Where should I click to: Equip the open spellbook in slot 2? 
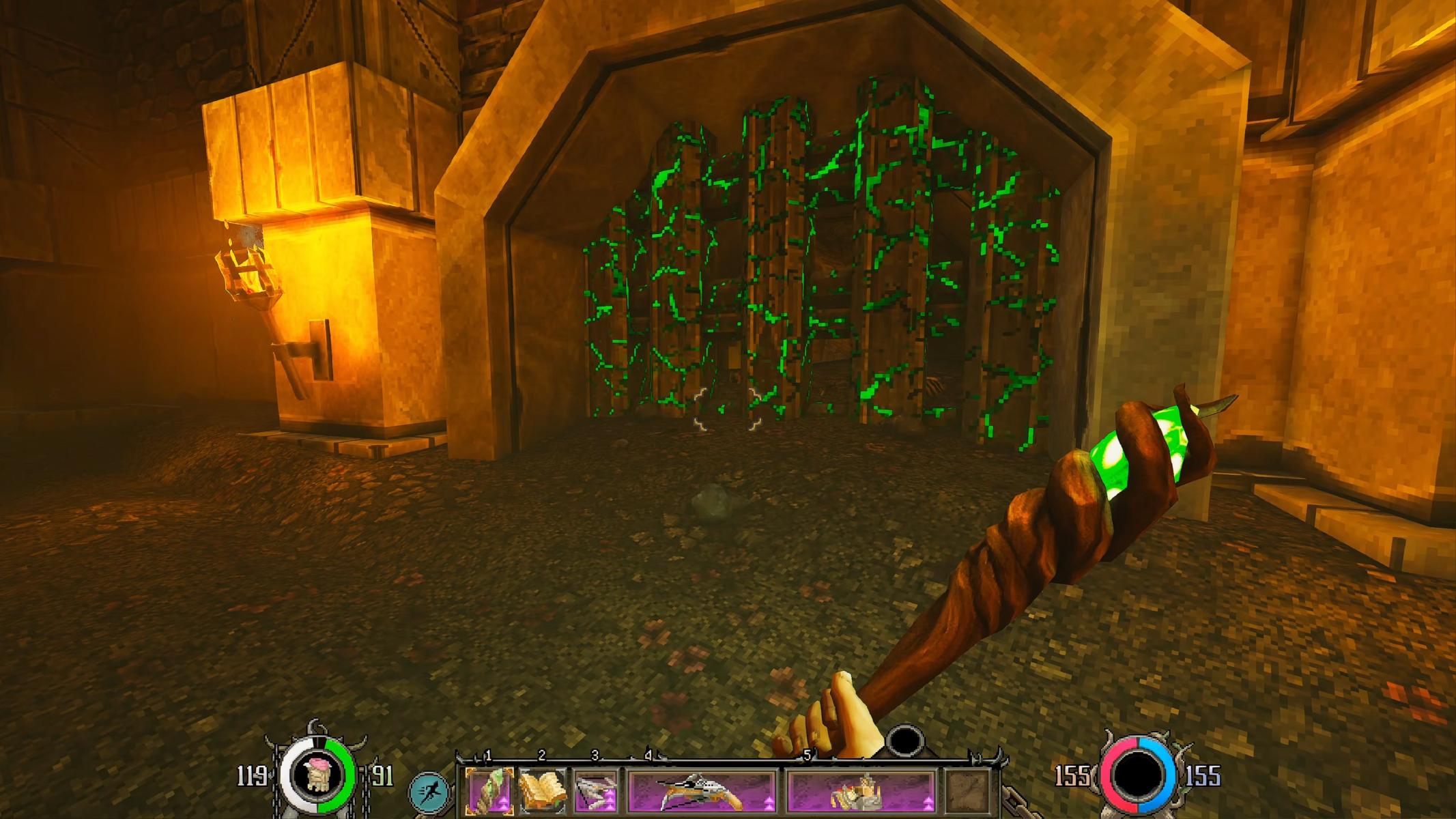(x=543, y=790)
